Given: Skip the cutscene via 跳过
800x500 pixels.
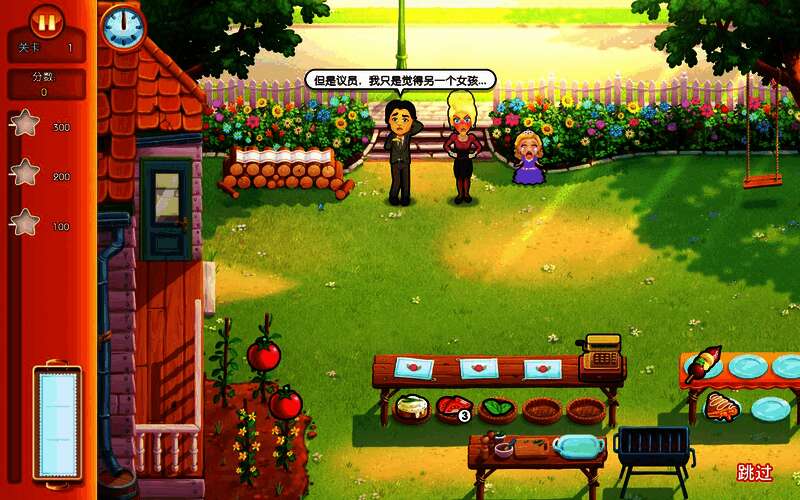Looking at the screenshot, I should [755, 473].
